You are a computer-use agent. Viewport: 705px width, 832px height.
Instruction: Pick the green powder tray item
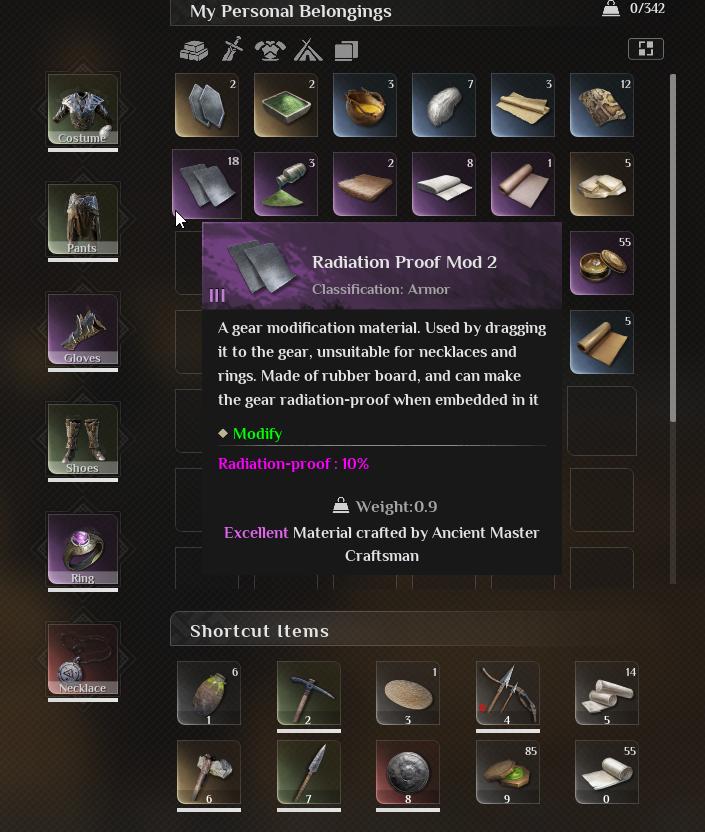tap(286, 105)
